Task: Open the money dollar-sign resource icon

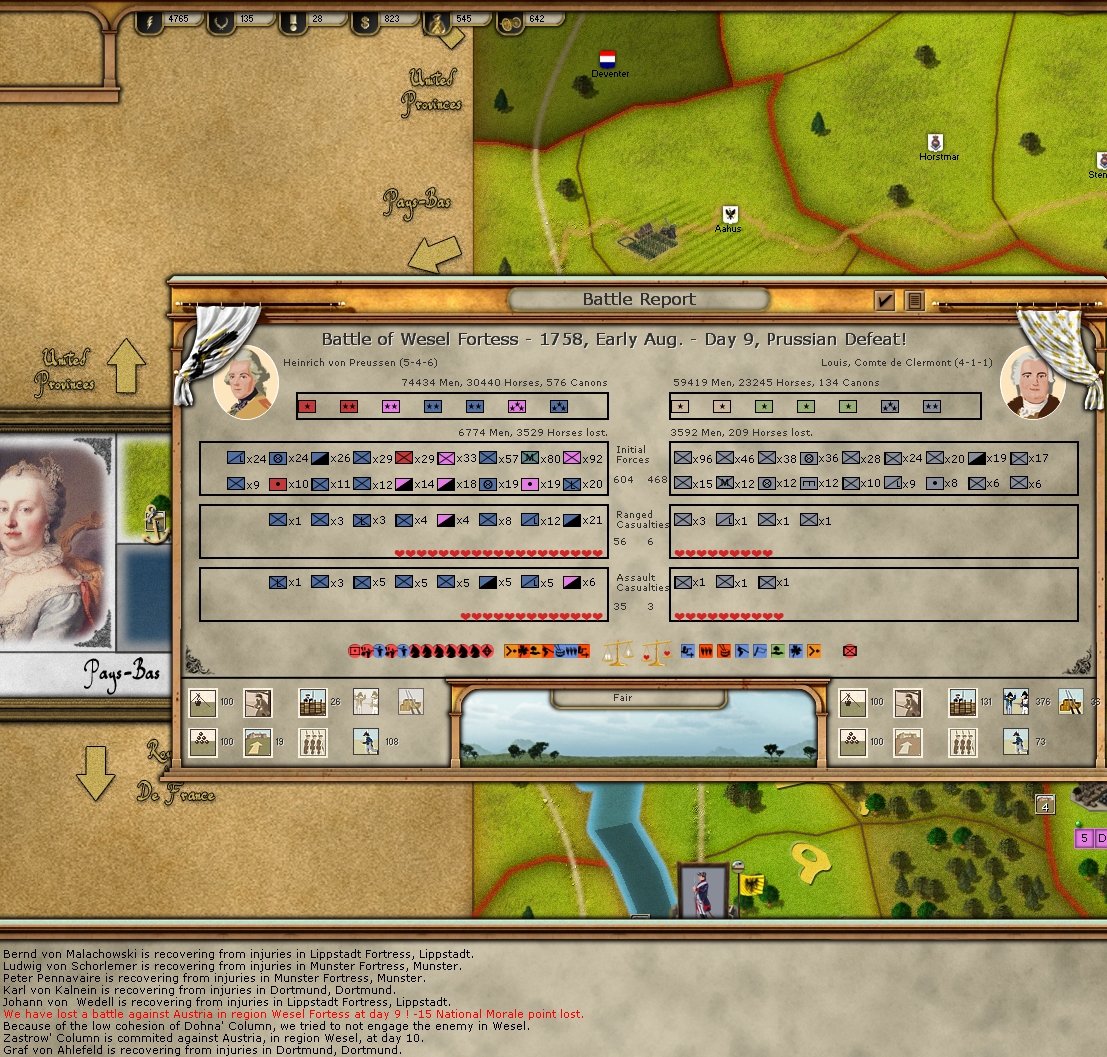Action: (x=366, y=20)
